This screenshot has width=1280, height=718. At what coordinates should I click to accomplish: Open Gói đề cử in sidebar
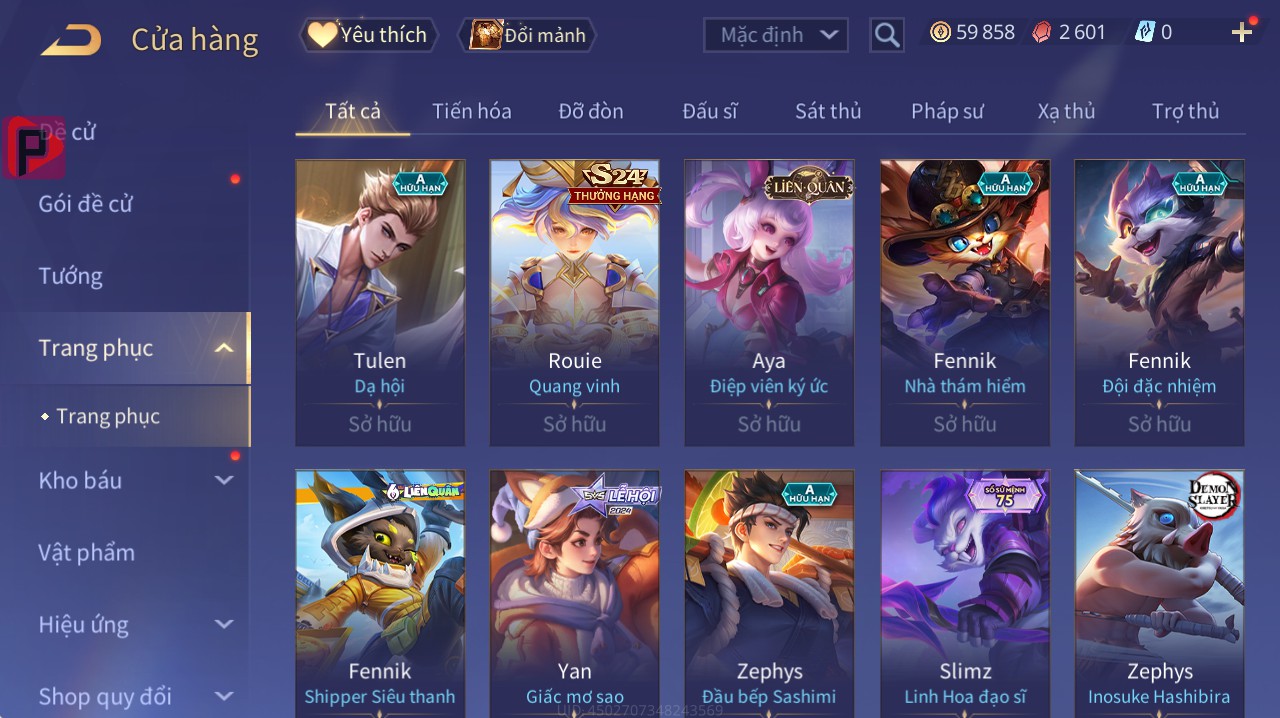[86, 204]
